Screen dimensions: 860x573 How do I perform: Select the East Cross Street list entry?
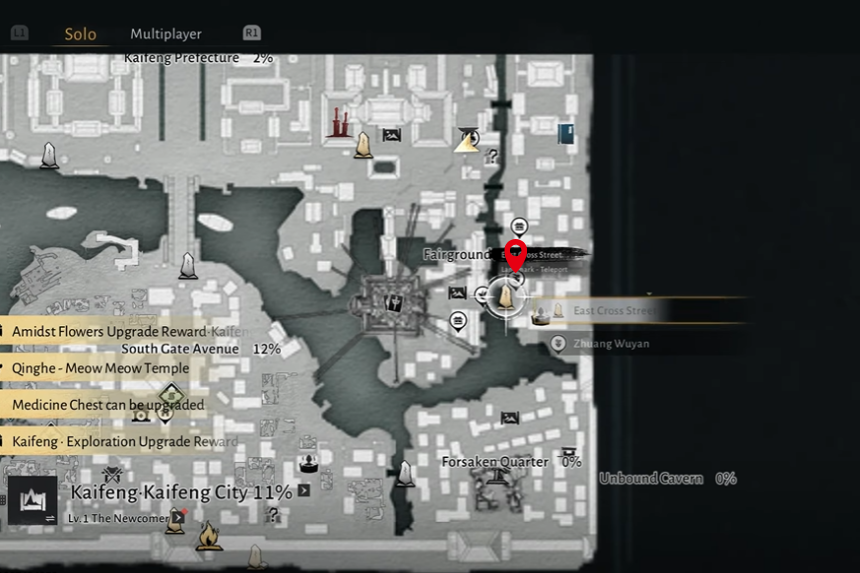coord(614,311)
